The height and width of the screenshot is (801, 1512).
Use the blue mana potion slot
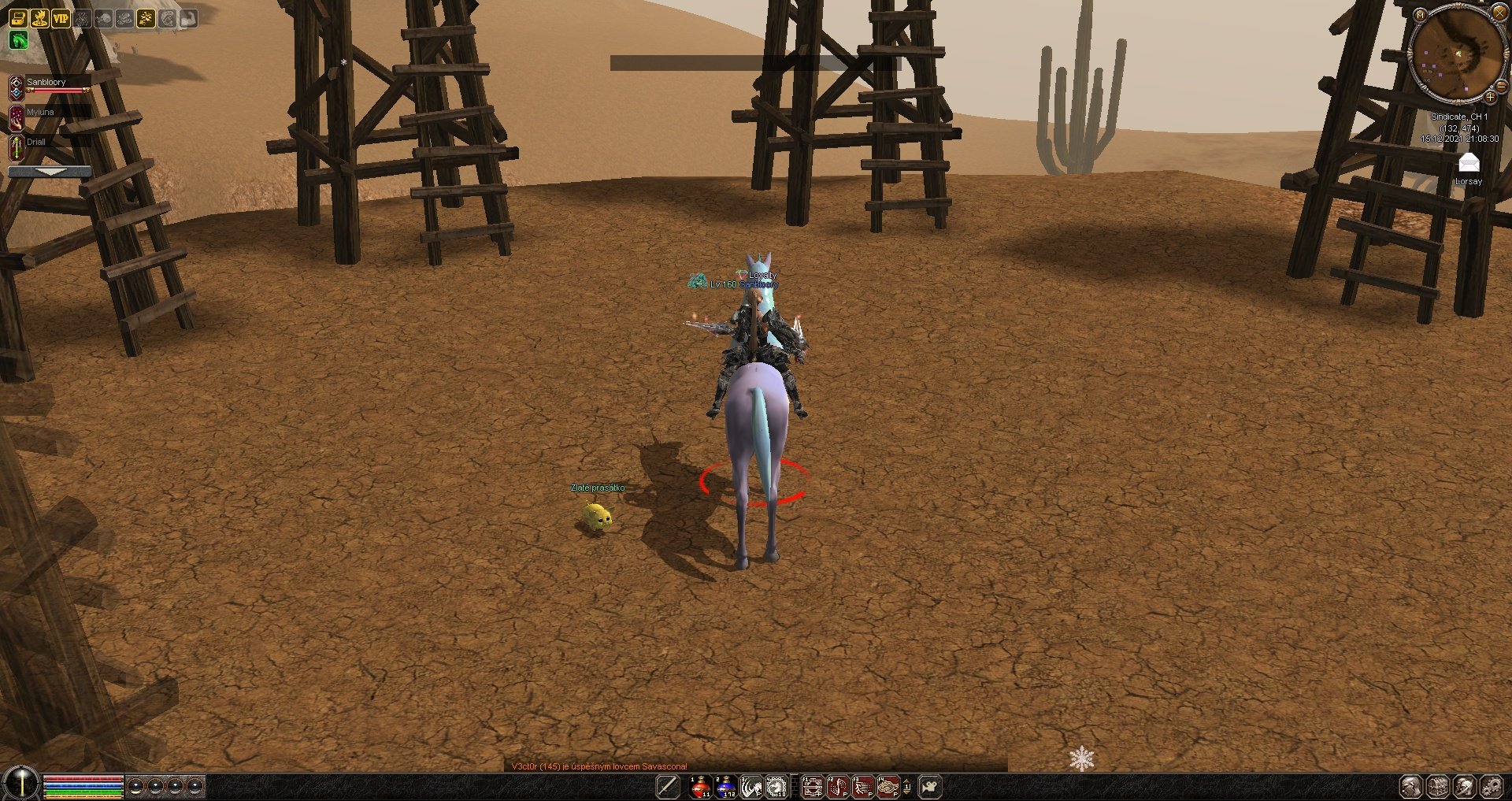click(726, 786)
